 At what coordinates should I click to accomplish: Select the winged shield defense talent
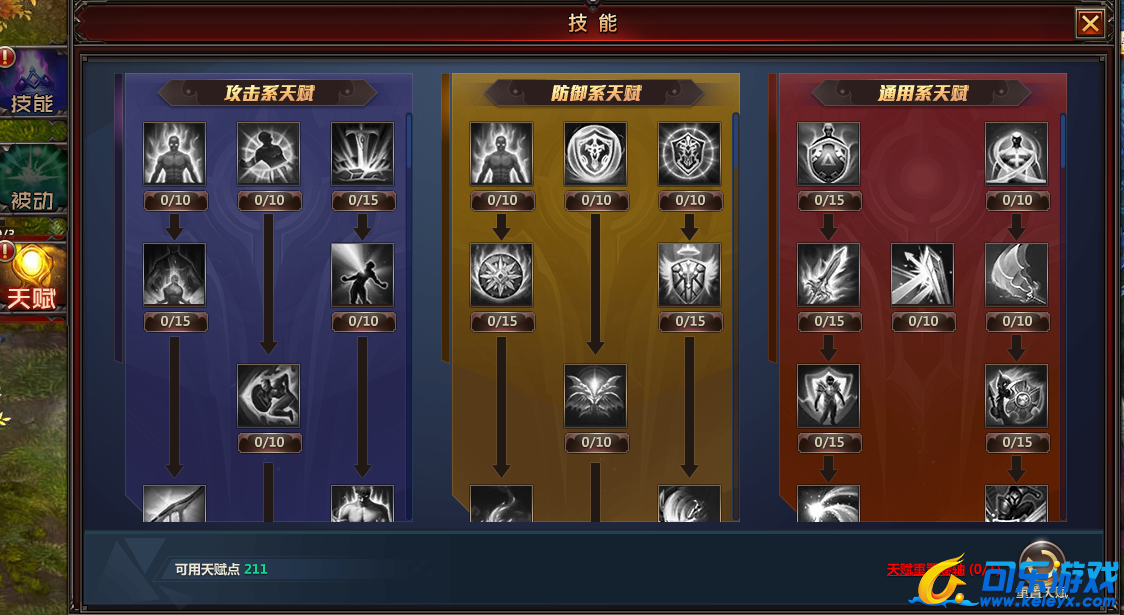click(x=689, y=274)
